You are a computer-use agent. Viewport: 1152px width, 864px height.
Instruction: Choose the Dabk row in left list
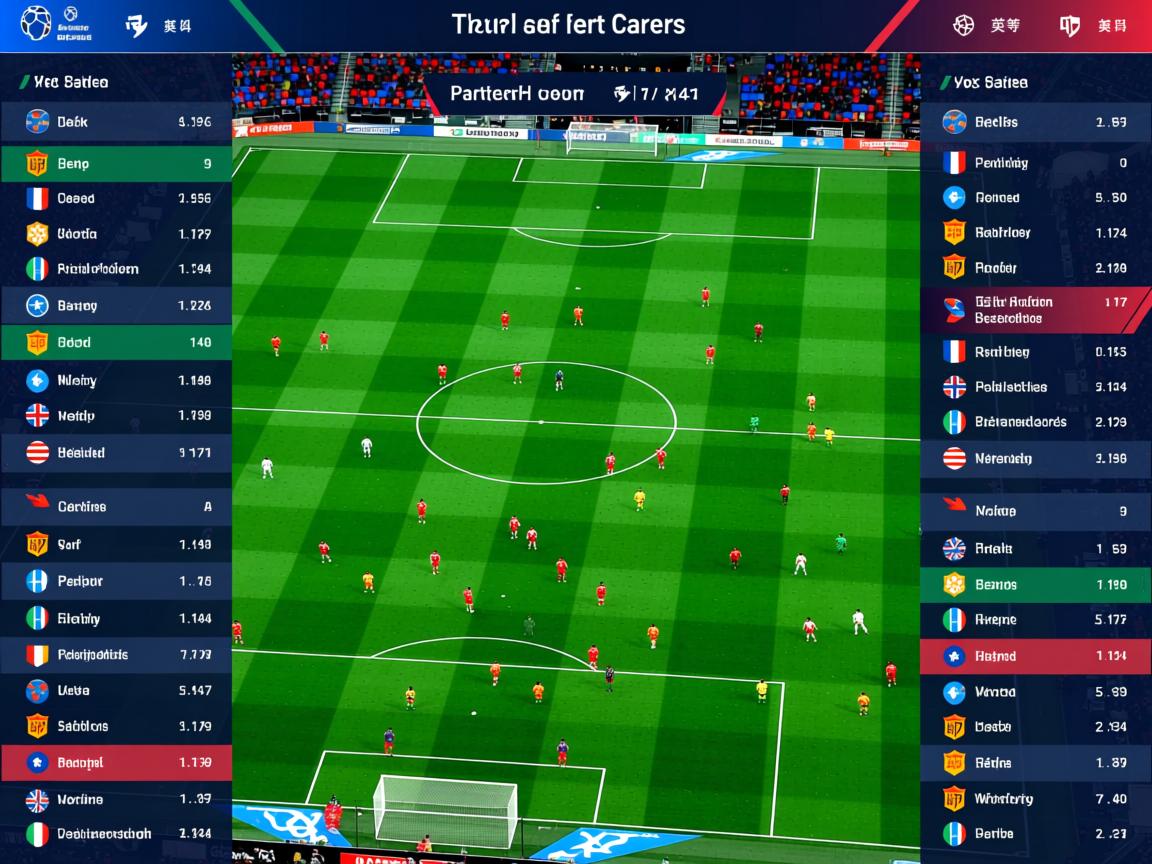pyautogui.click(x=116, y=122)
